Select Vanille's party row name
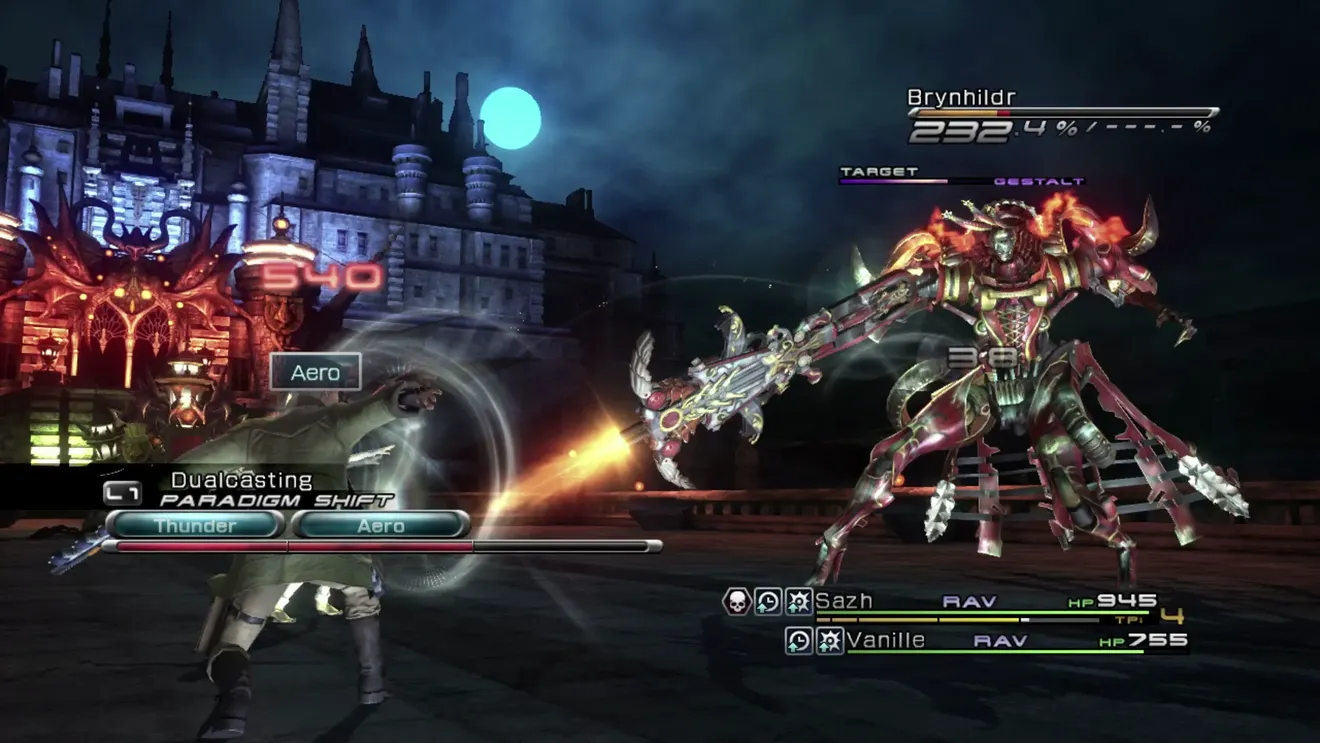Image resolution: width=1320 pixels, height=743 pixels. point(885,640)
